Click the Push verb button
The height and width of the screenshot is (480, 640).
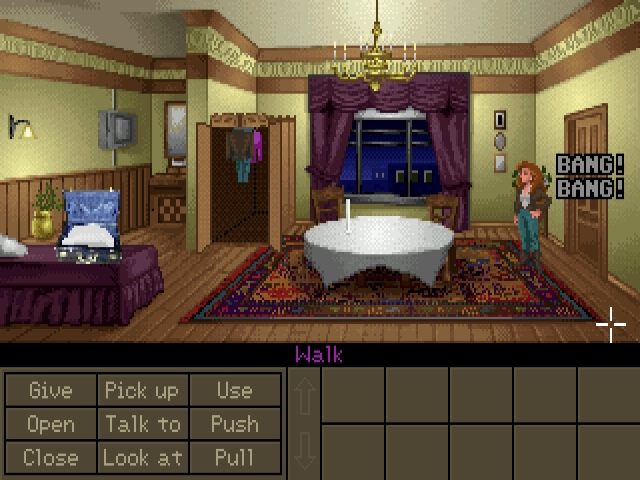tap(234, 424)
